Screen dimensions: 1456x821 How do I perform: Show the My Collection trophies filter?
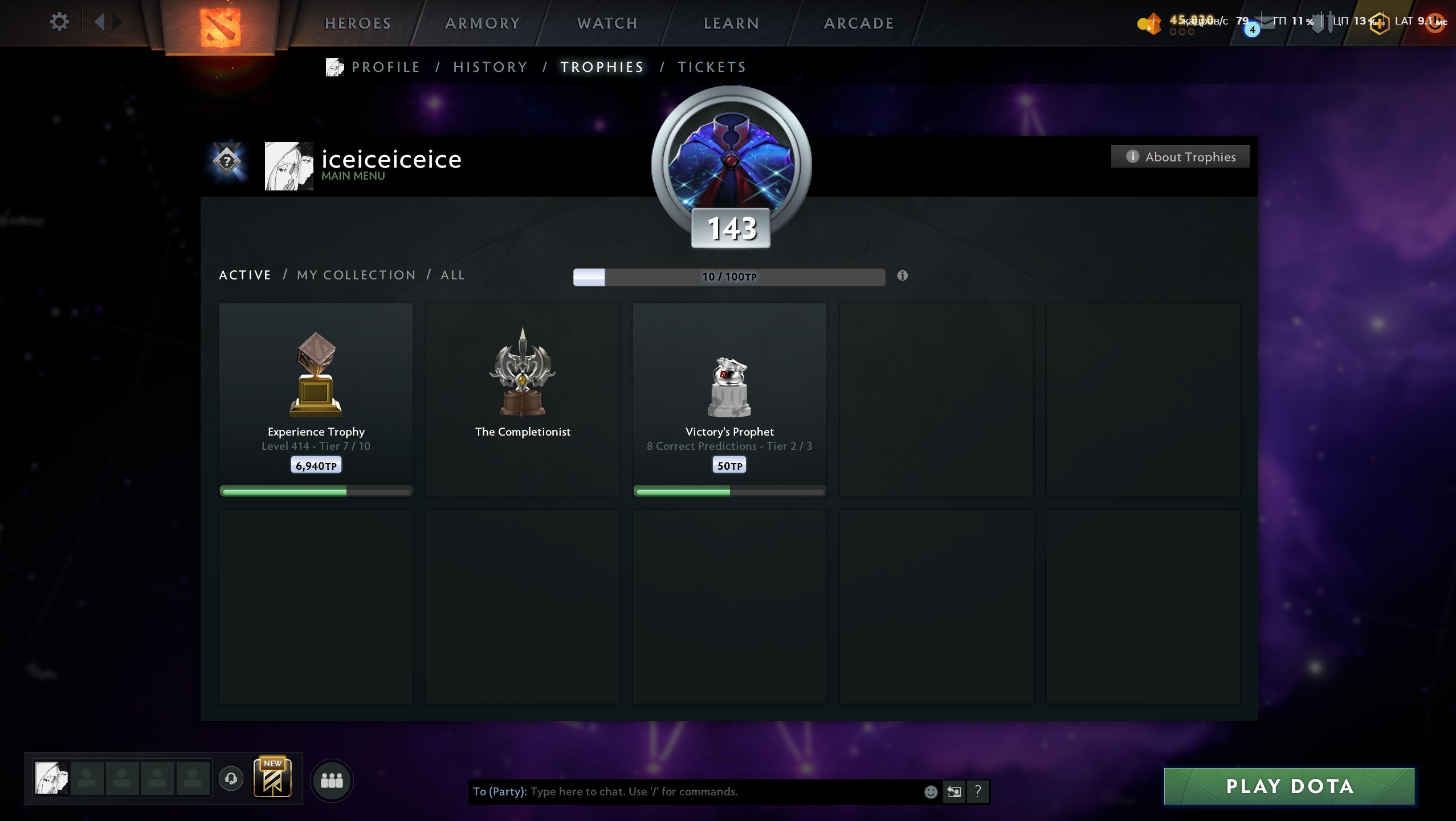coord(356,275)
